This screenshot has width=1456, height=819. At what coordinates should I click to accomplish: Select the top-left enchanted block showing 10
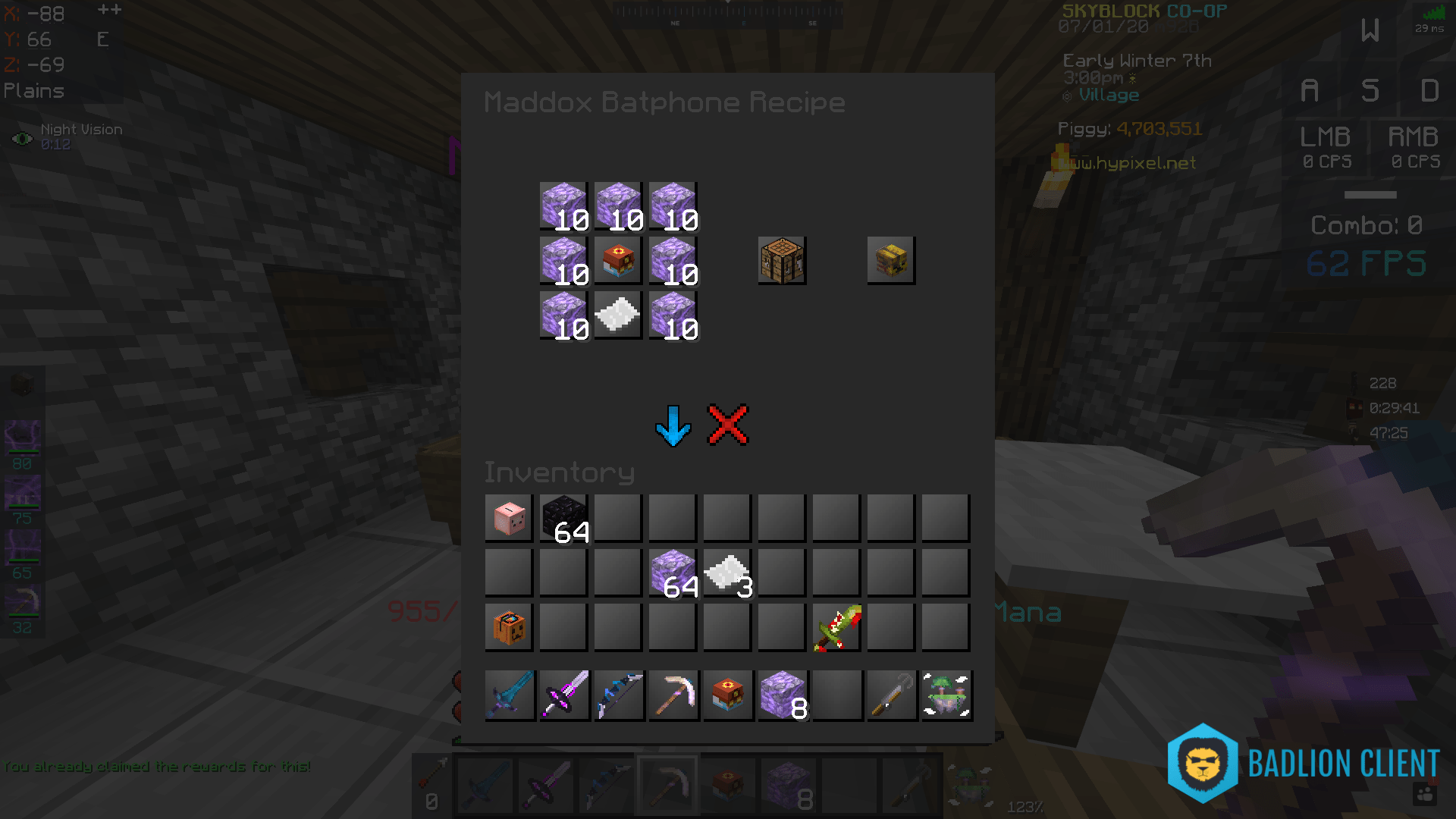[563, 205]
